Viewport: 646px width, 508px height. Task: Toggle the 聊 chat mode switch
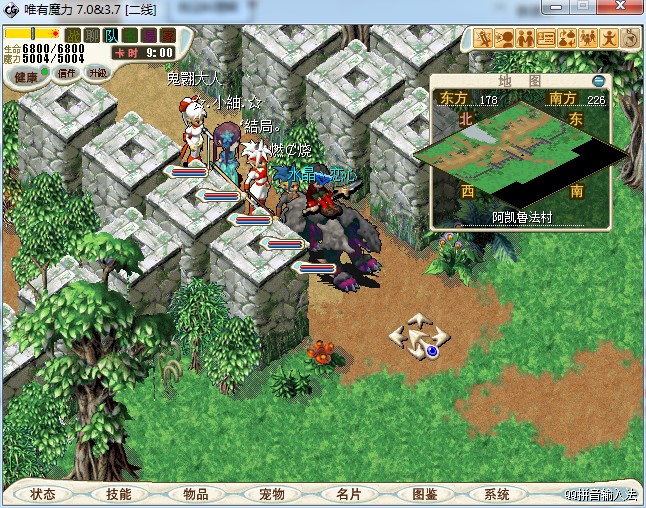coord(91,36)
